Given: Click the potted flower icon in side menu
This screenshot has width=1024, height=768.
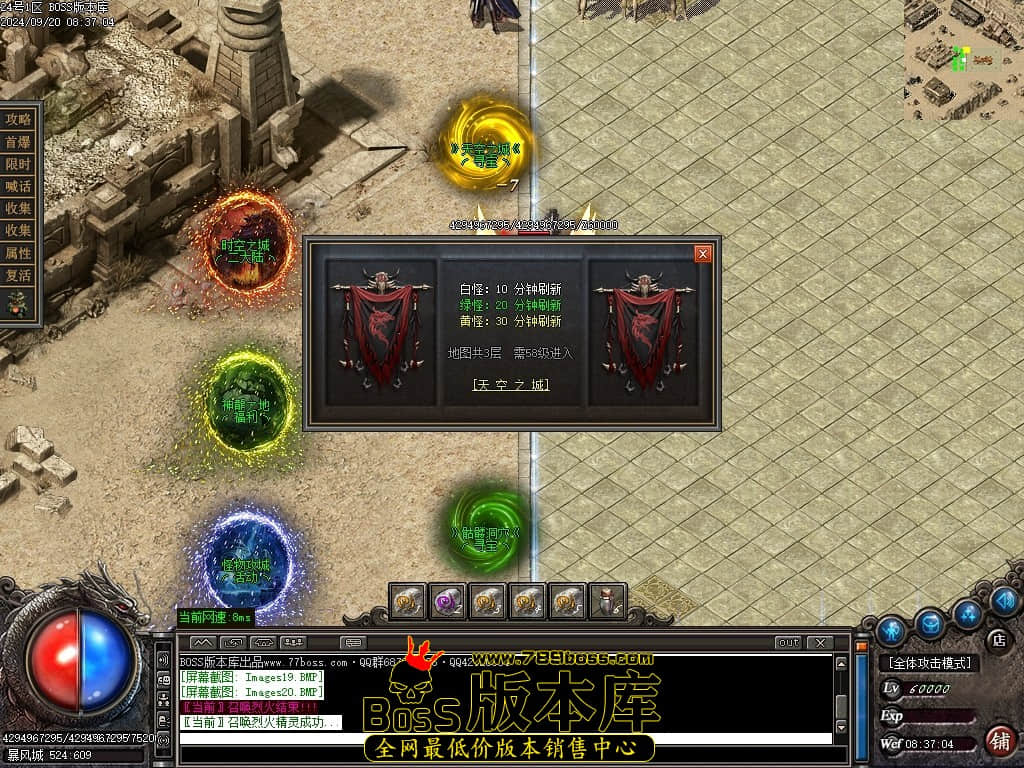Looking at the screenshot, I should pyautogui.click(x=18, y=302).
